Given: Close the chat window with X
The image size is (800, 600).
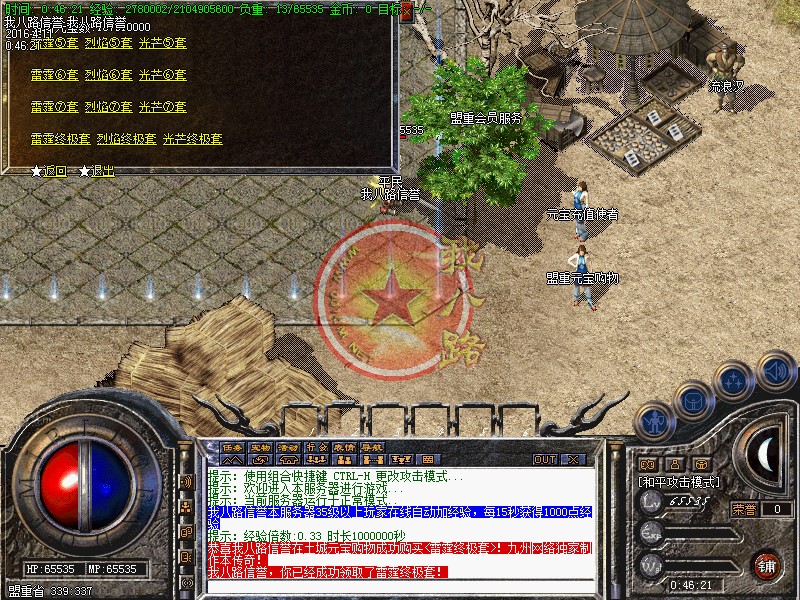Looking at the screenshot, I should pos(573,459).
